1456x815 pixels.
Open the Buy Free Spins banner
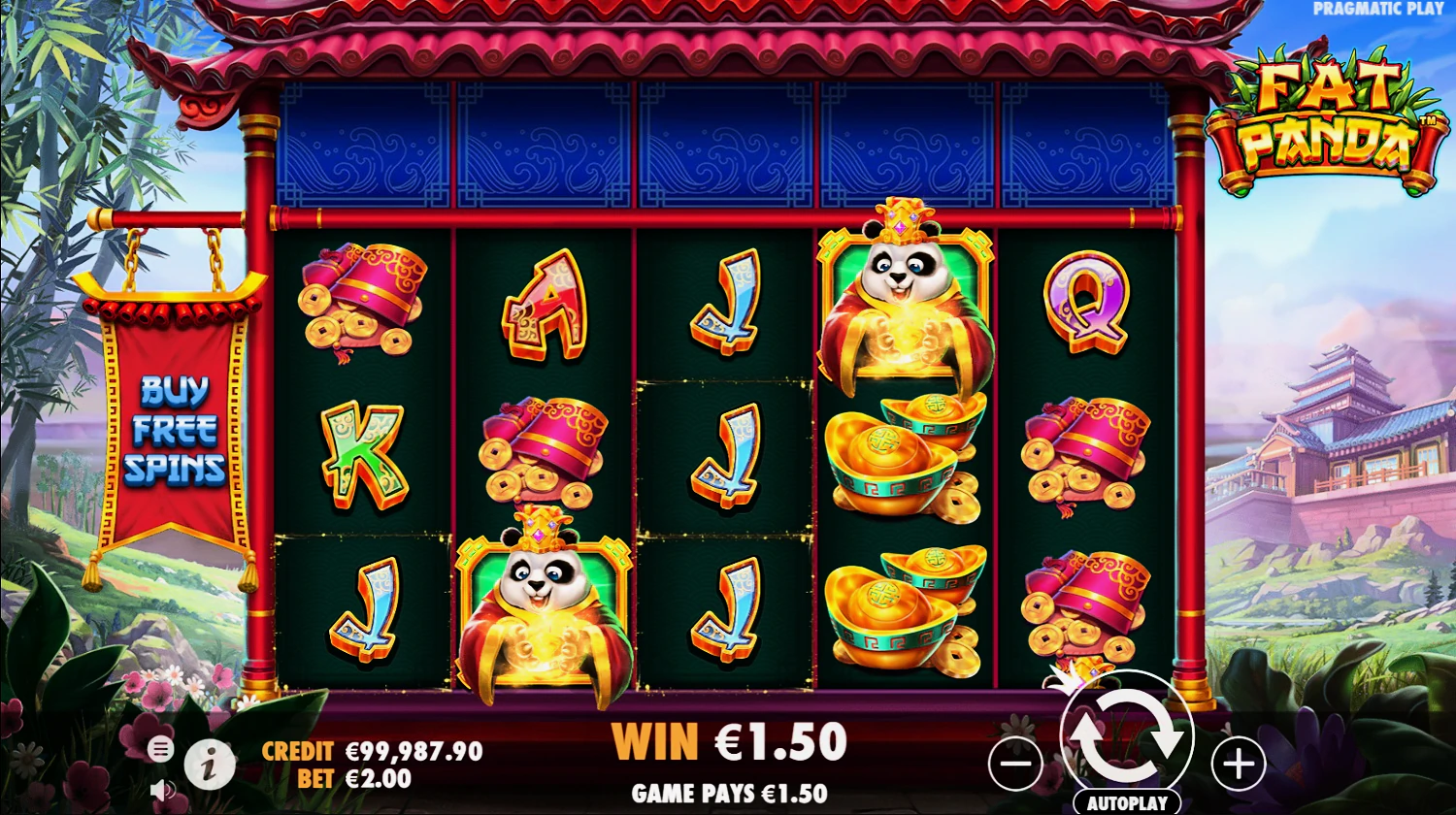tap(174, 430)
